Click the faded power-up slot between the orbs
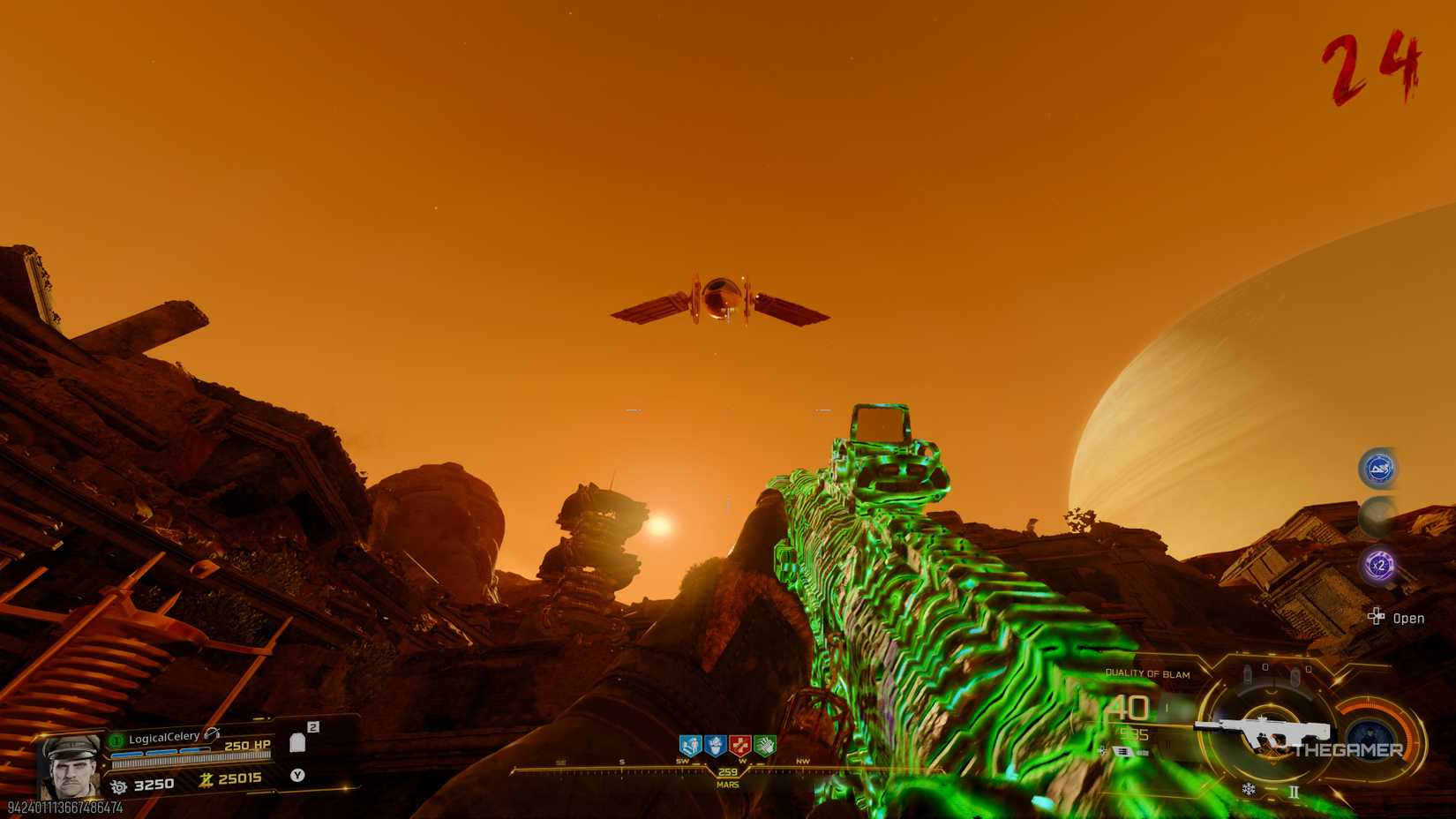The image size is (1456, 819). tap(1377, 515)
